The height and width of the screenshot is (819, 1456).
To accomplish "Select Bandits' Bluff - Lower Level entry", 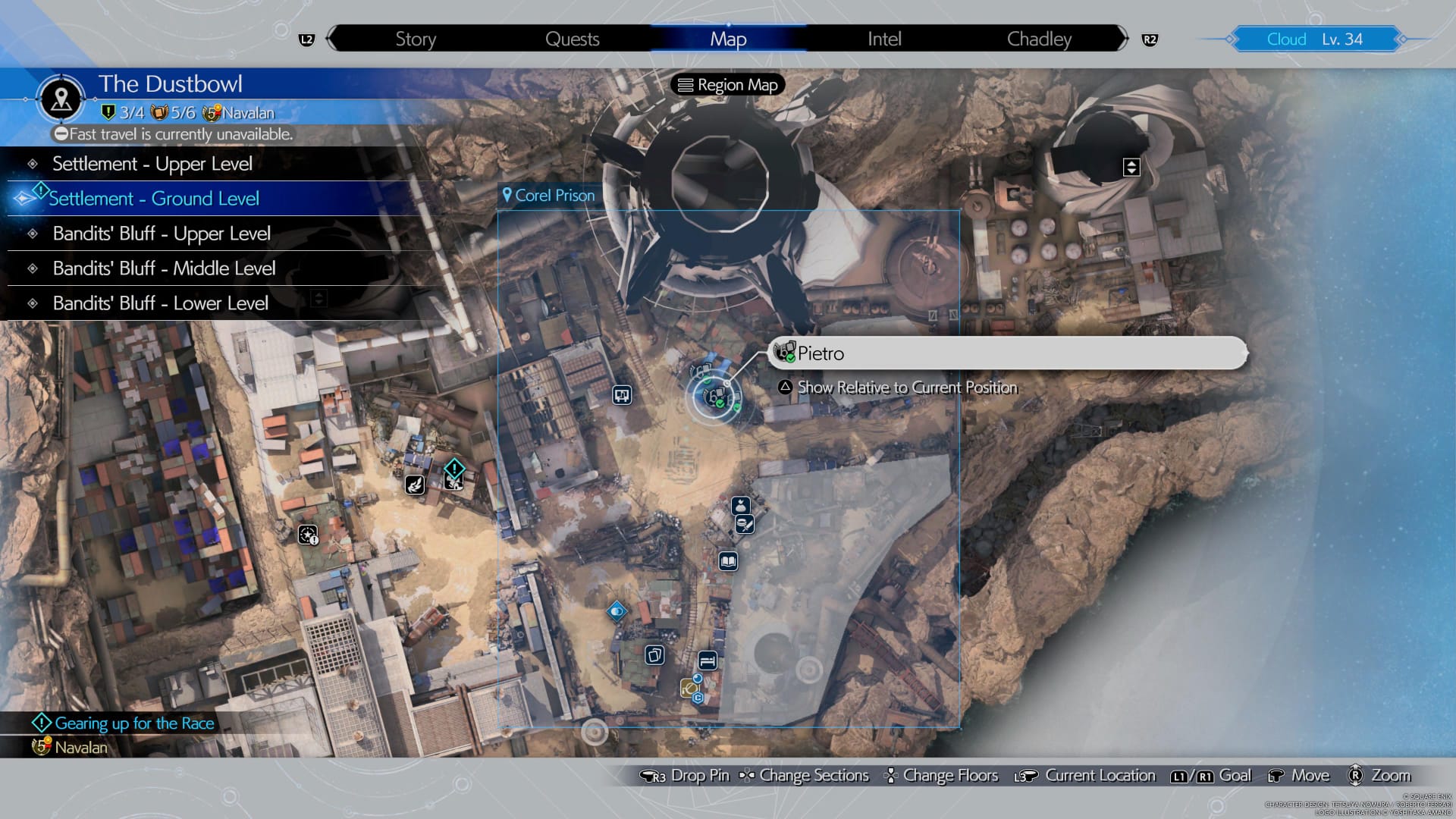I will (160, 303).
